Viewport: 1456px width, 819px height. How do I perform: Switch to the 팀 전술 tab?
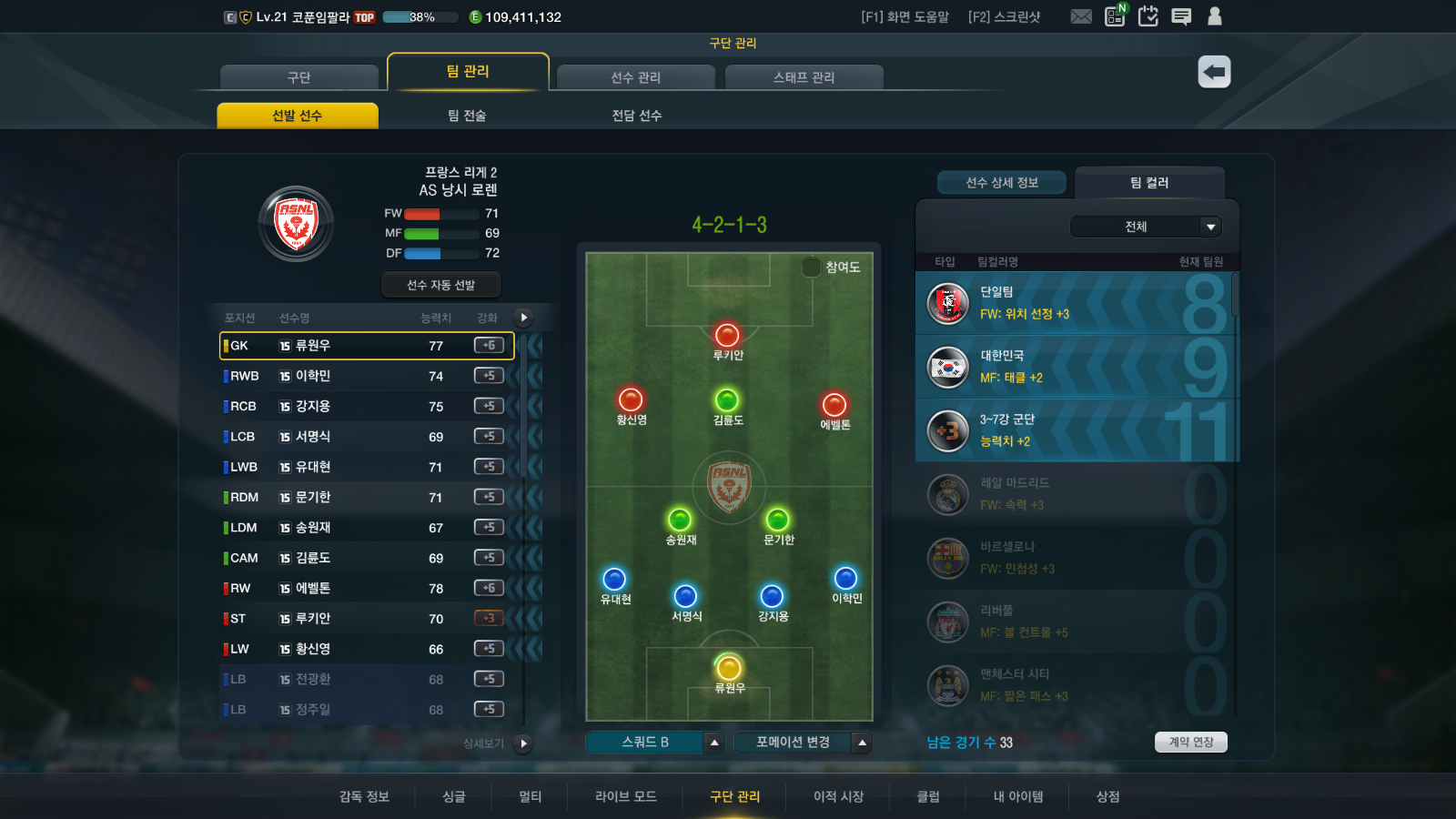click(466, 114)
